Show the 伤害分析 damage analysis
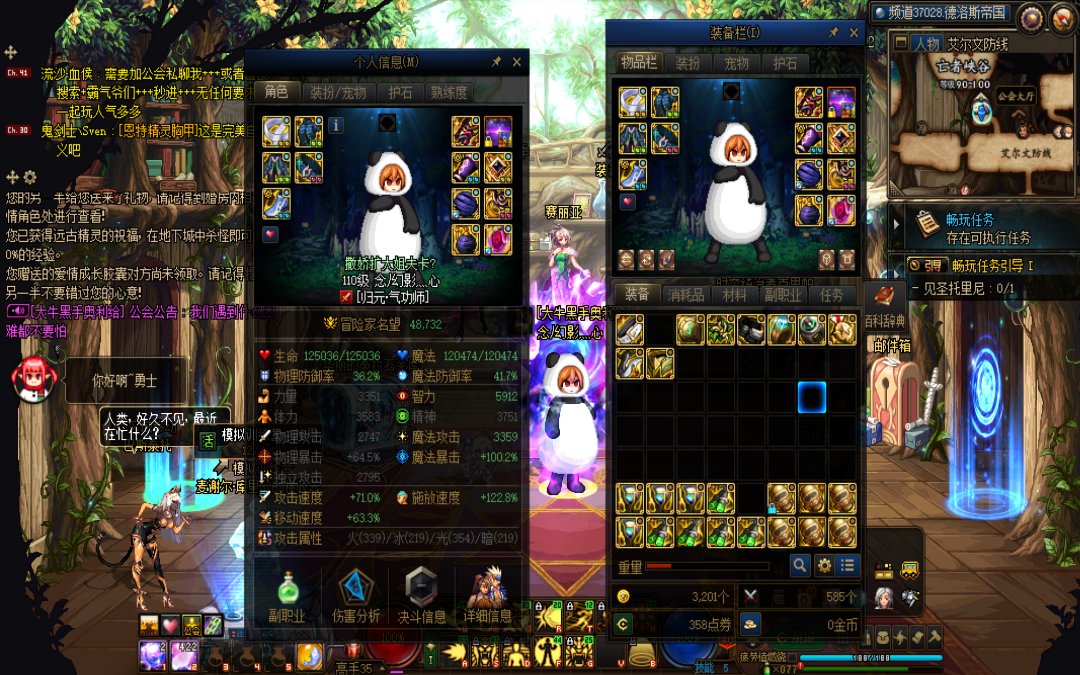The height and width of the screenshot is (675, 1080). 355,595
